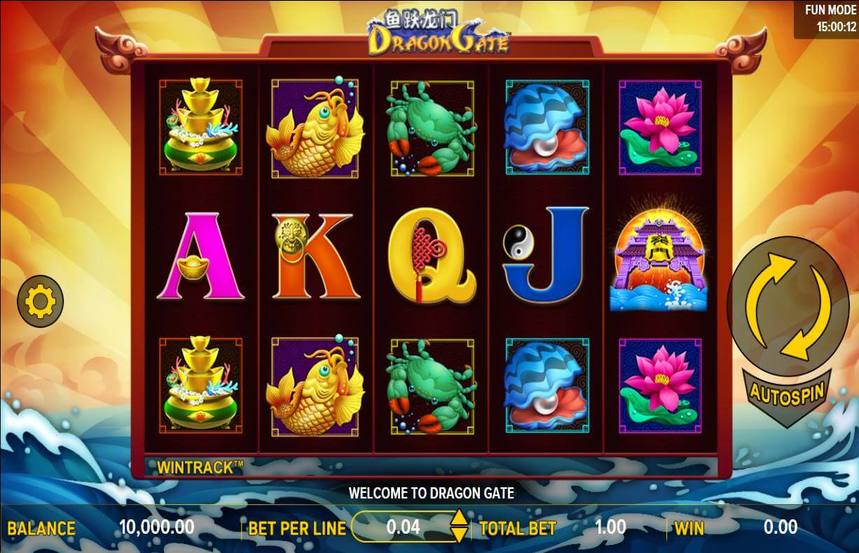The image size is (859, 553).
Task: Open settings with the gear icon
Action: [41, 301]
